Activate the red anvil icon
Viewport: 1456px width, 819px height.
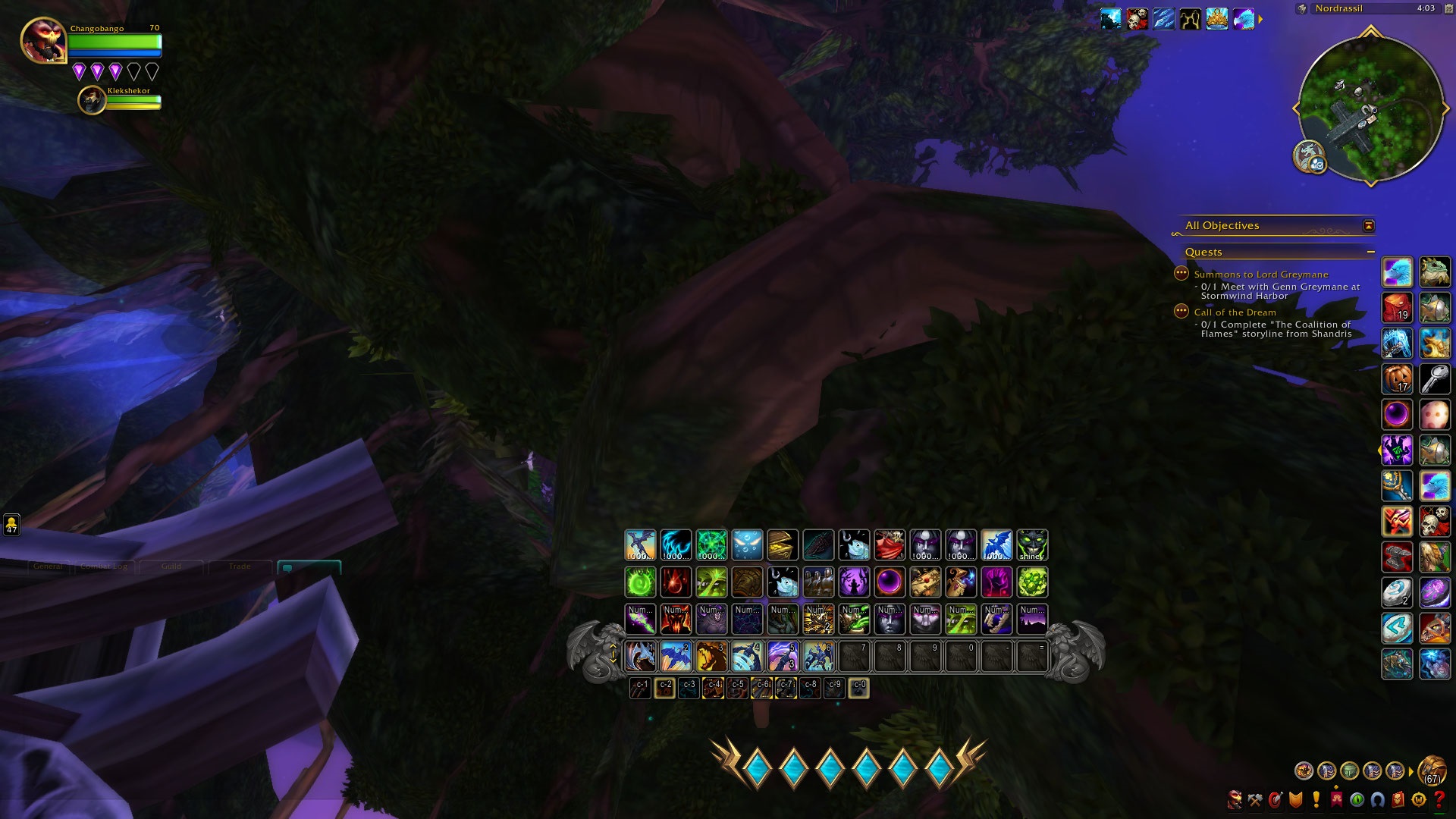[1397, 557]
